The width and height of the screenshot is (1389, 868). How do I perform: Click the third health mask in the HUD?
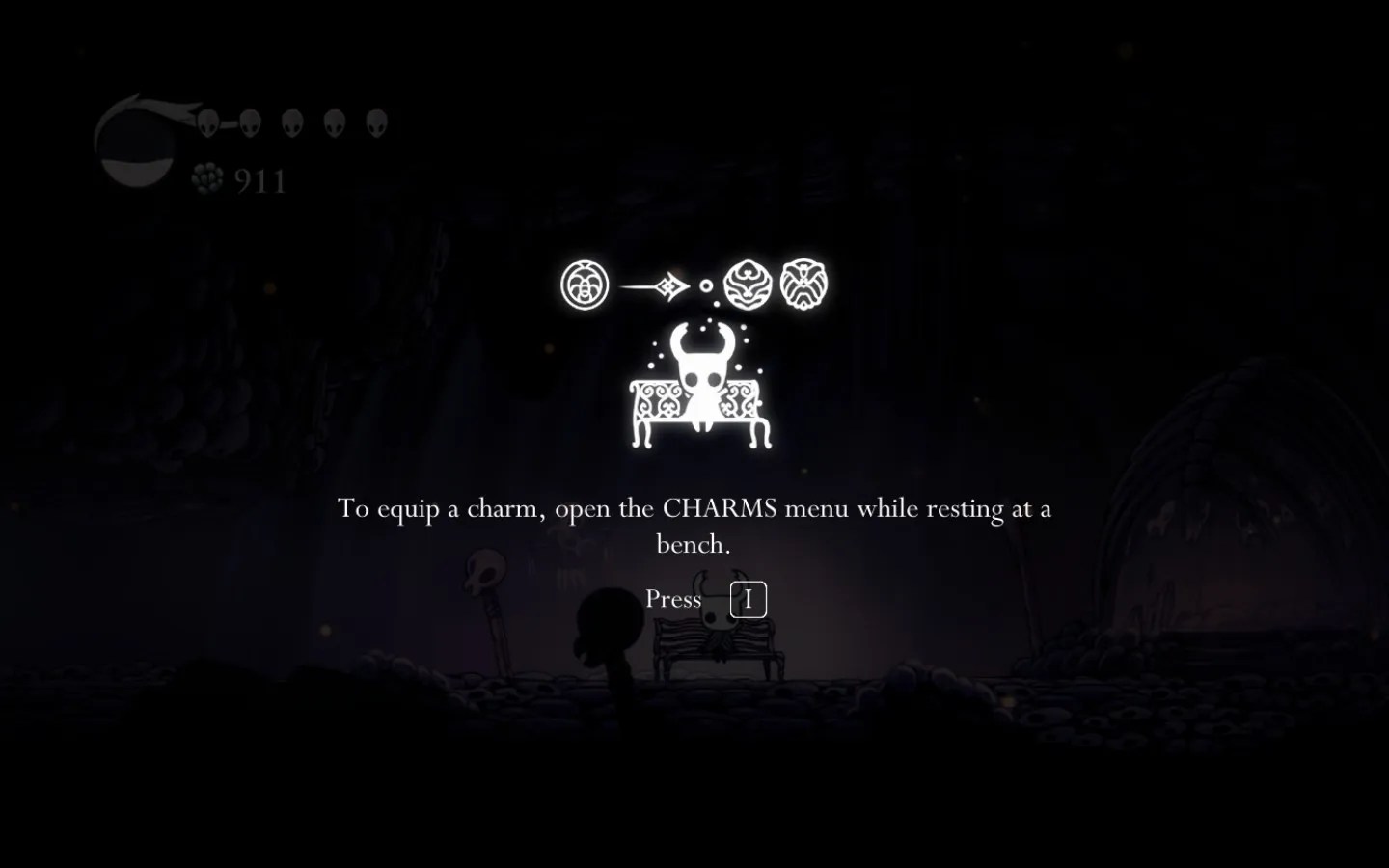click(x=292, y=122)
